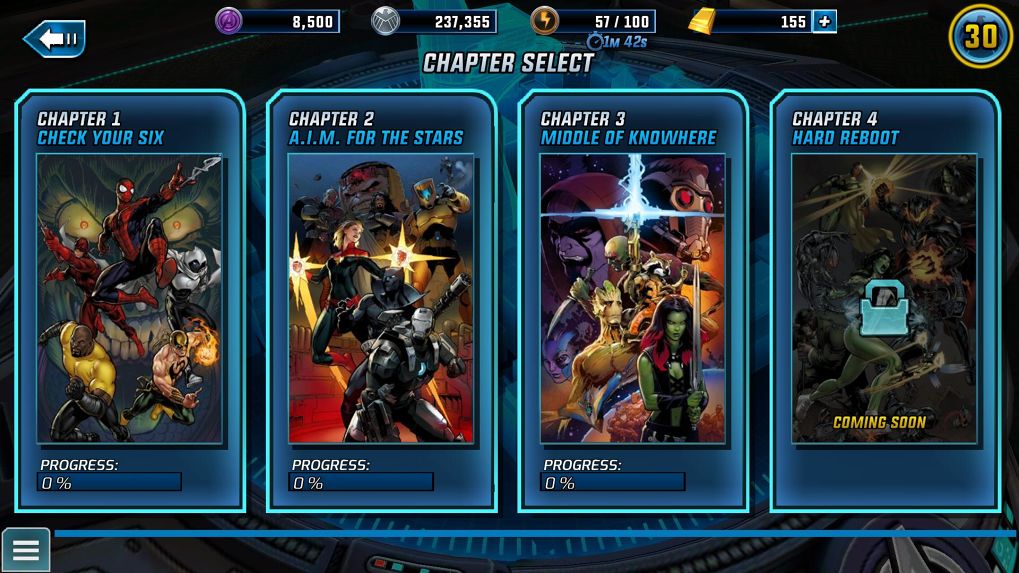This screenshot has height=573, width=1019.
Task: Tap the lightning bolt energy icon
Action: pyautogui.click(x=544, y=21)
